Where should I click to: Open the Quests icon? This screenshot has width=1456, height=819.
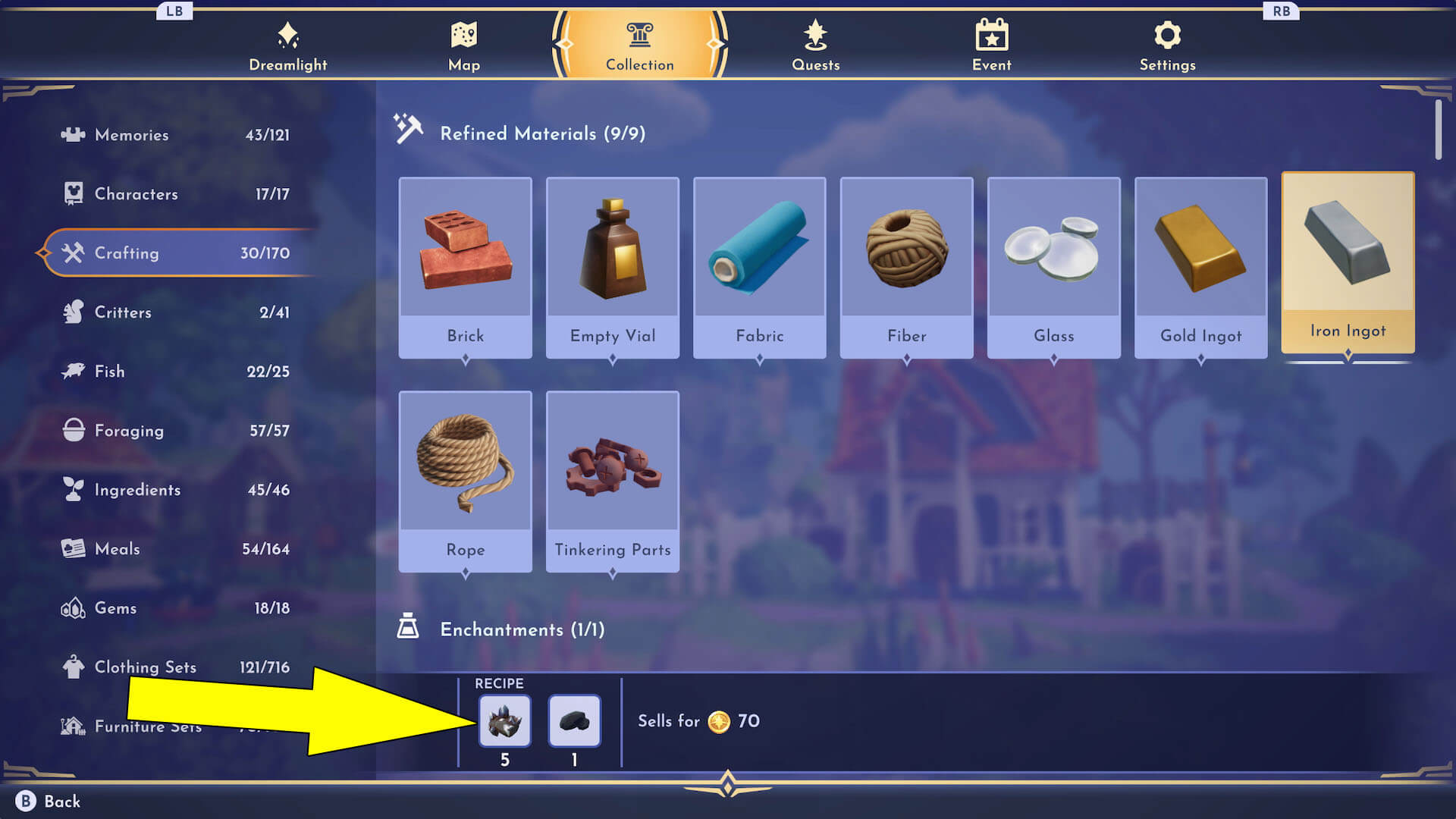815,33
